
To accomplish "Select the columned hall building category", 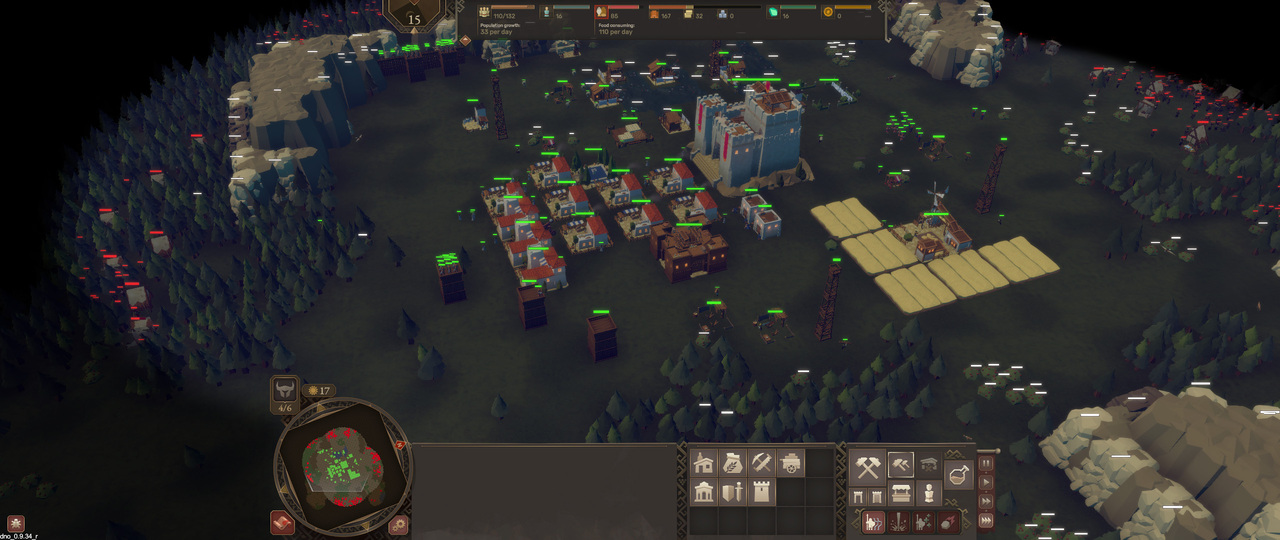I will [x=703, y=492].
